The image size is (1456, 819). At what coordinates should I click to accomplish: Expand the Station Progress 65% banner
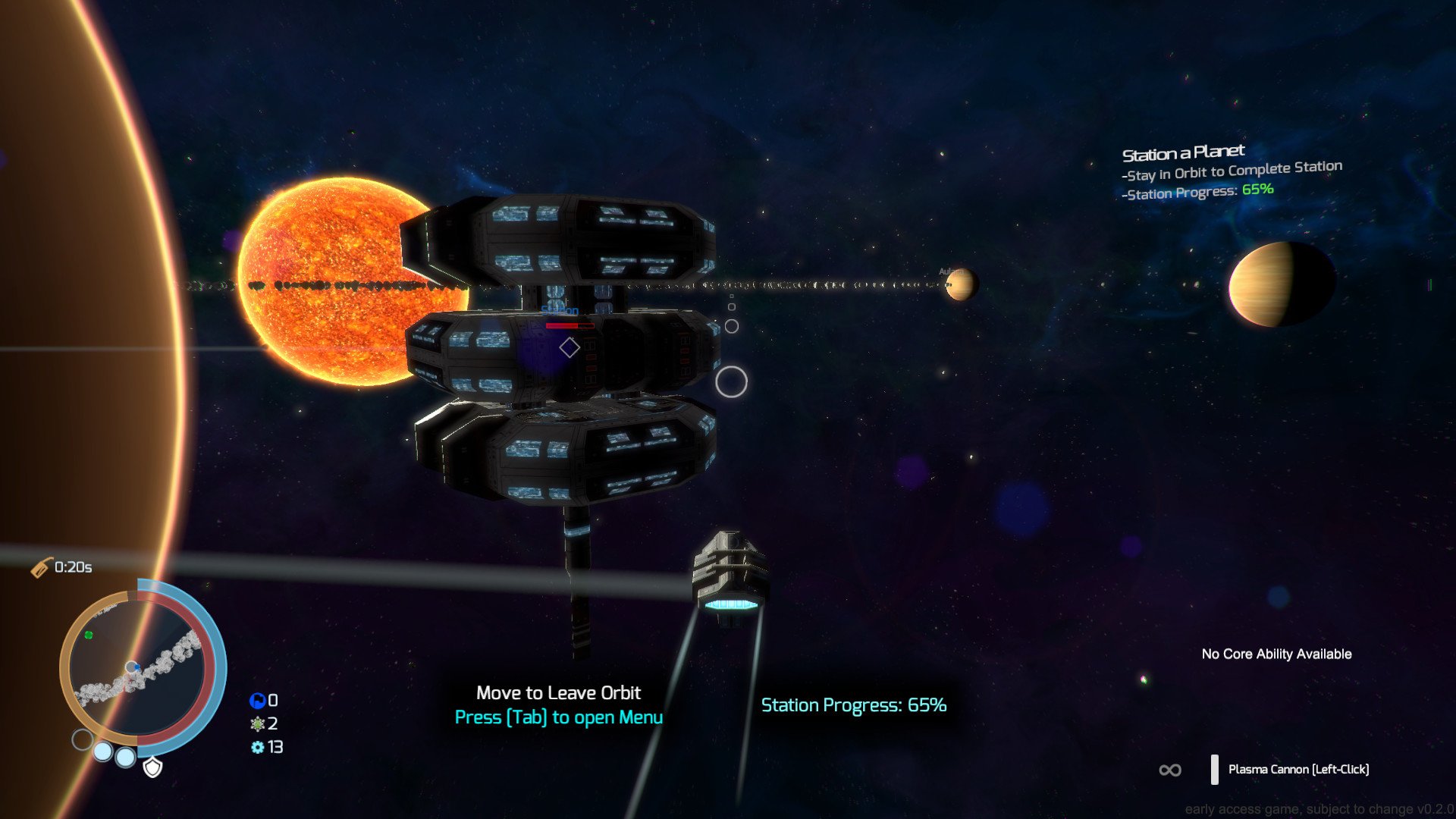coord(852,704)
